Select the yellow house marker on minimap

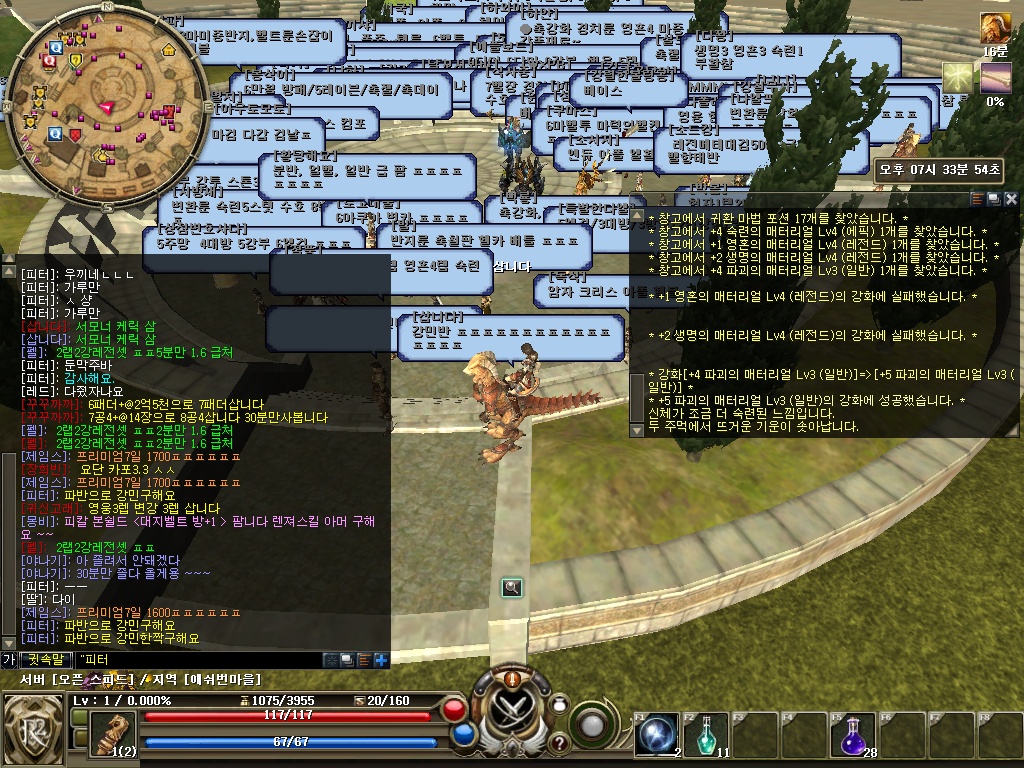click(168, 49)
